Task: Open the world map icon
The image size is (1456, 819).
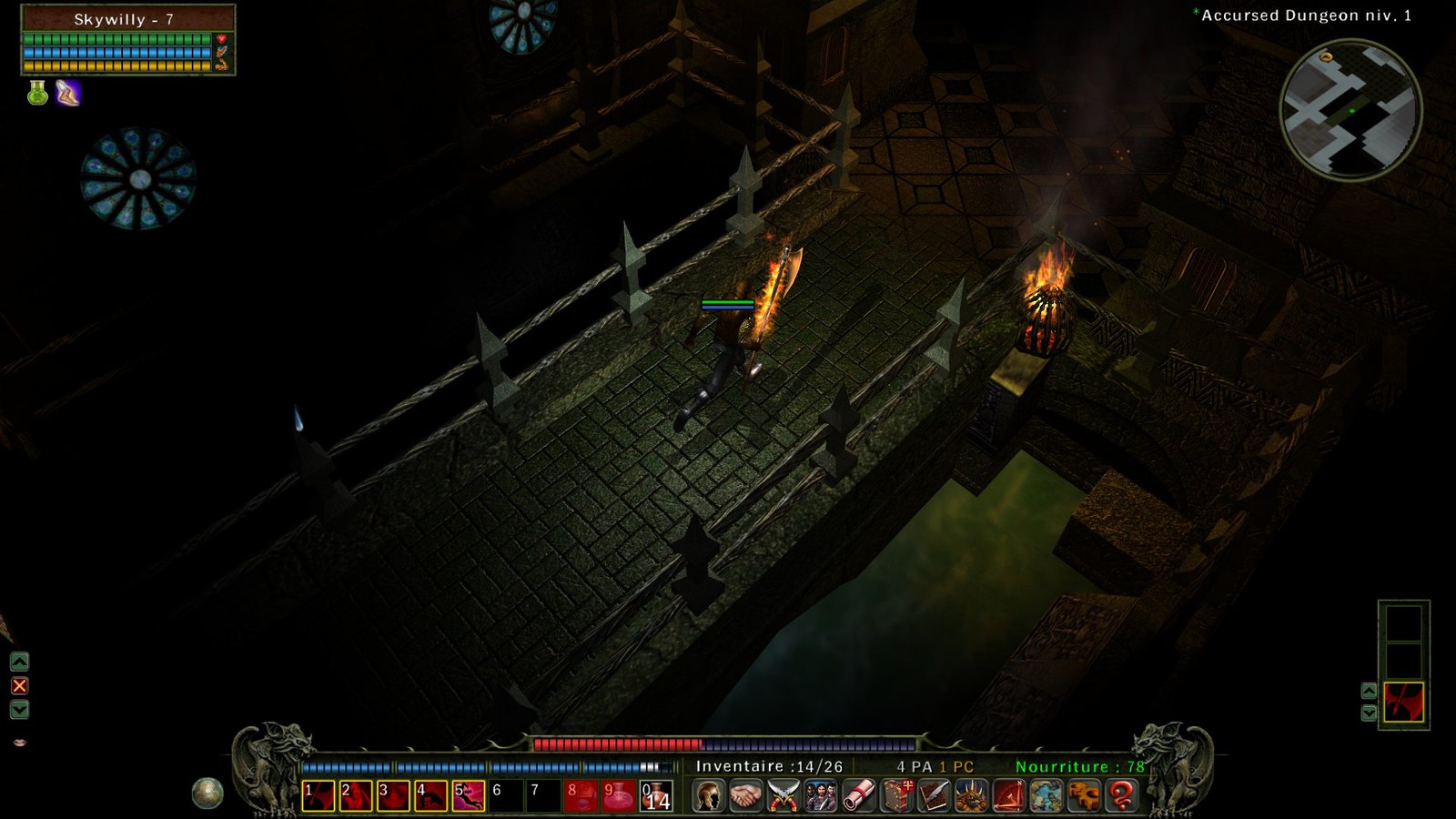Action: (x=1046, y=795)
